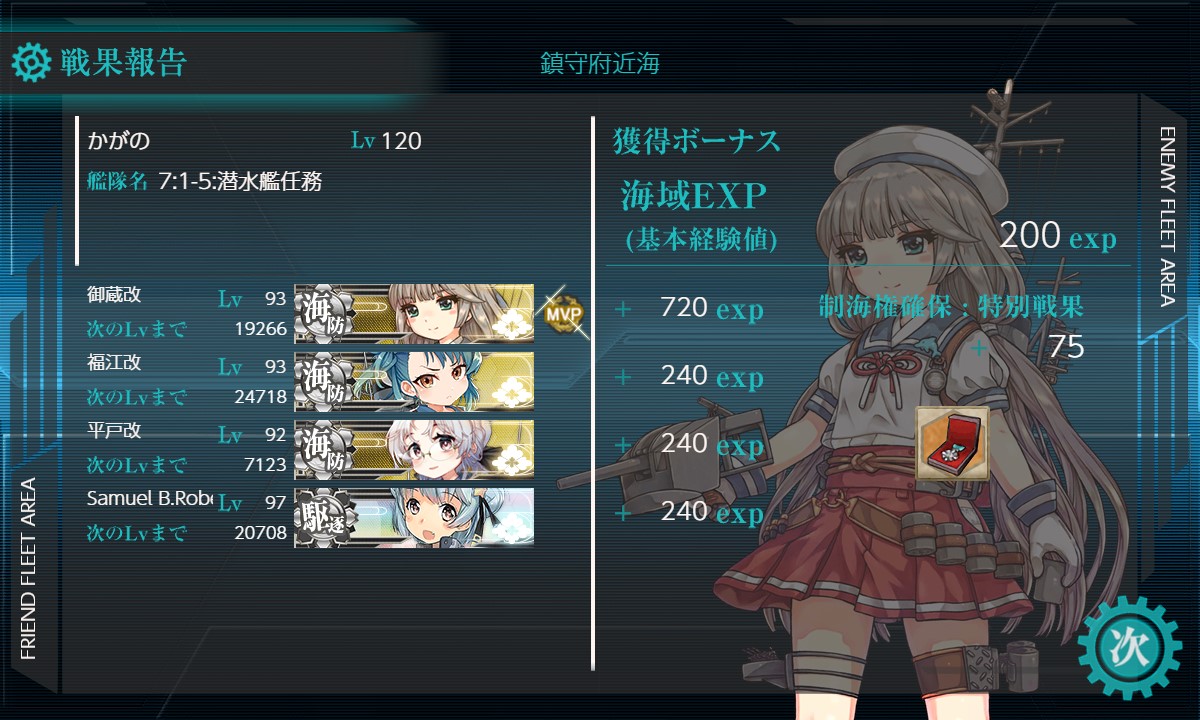This screenshot has height=720, width=1200.
Task: Select the 御蔵改 ship banner
Action: 414,313
